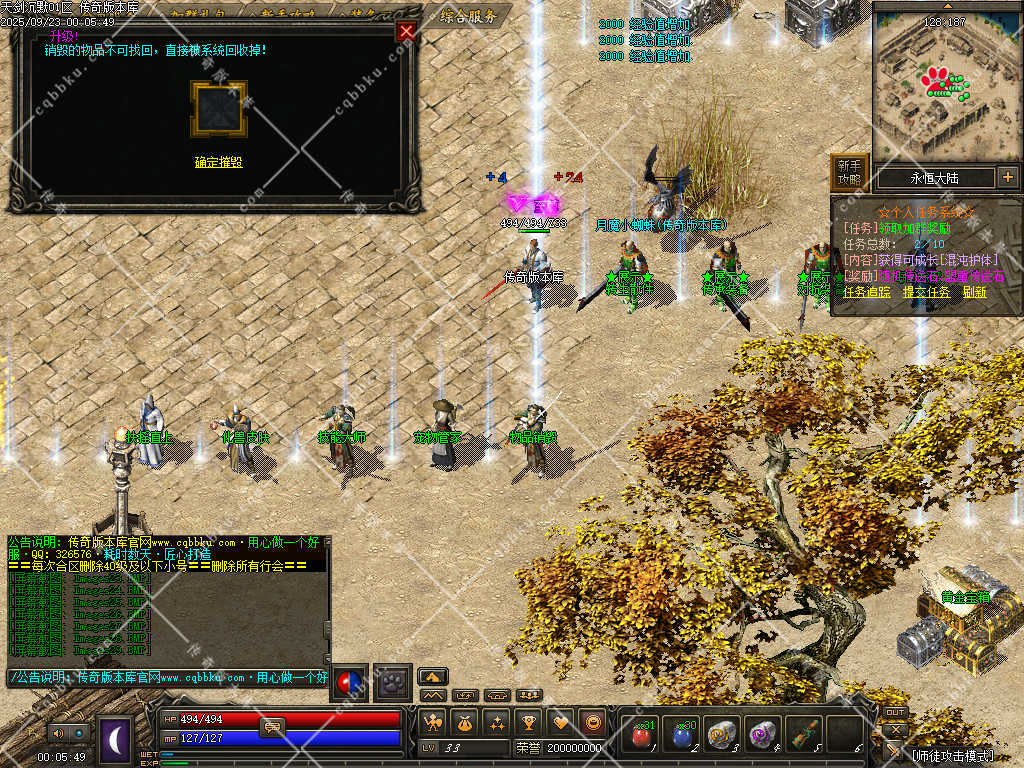Click the paw print pet button
Screen dimensions: 1024x768
coord(393,682)
